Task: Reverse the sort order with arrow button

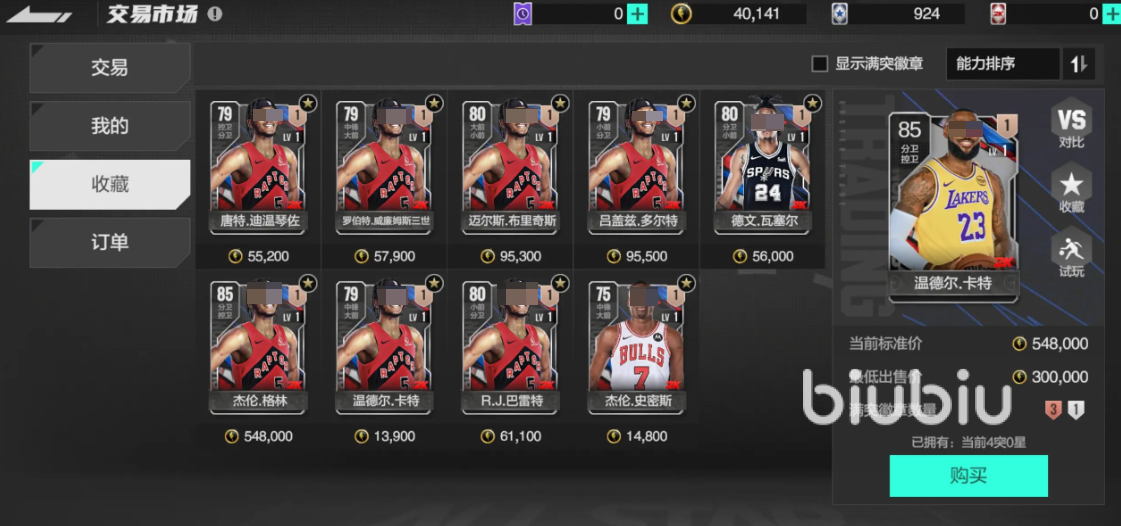Action: [x=1079, y=64]
